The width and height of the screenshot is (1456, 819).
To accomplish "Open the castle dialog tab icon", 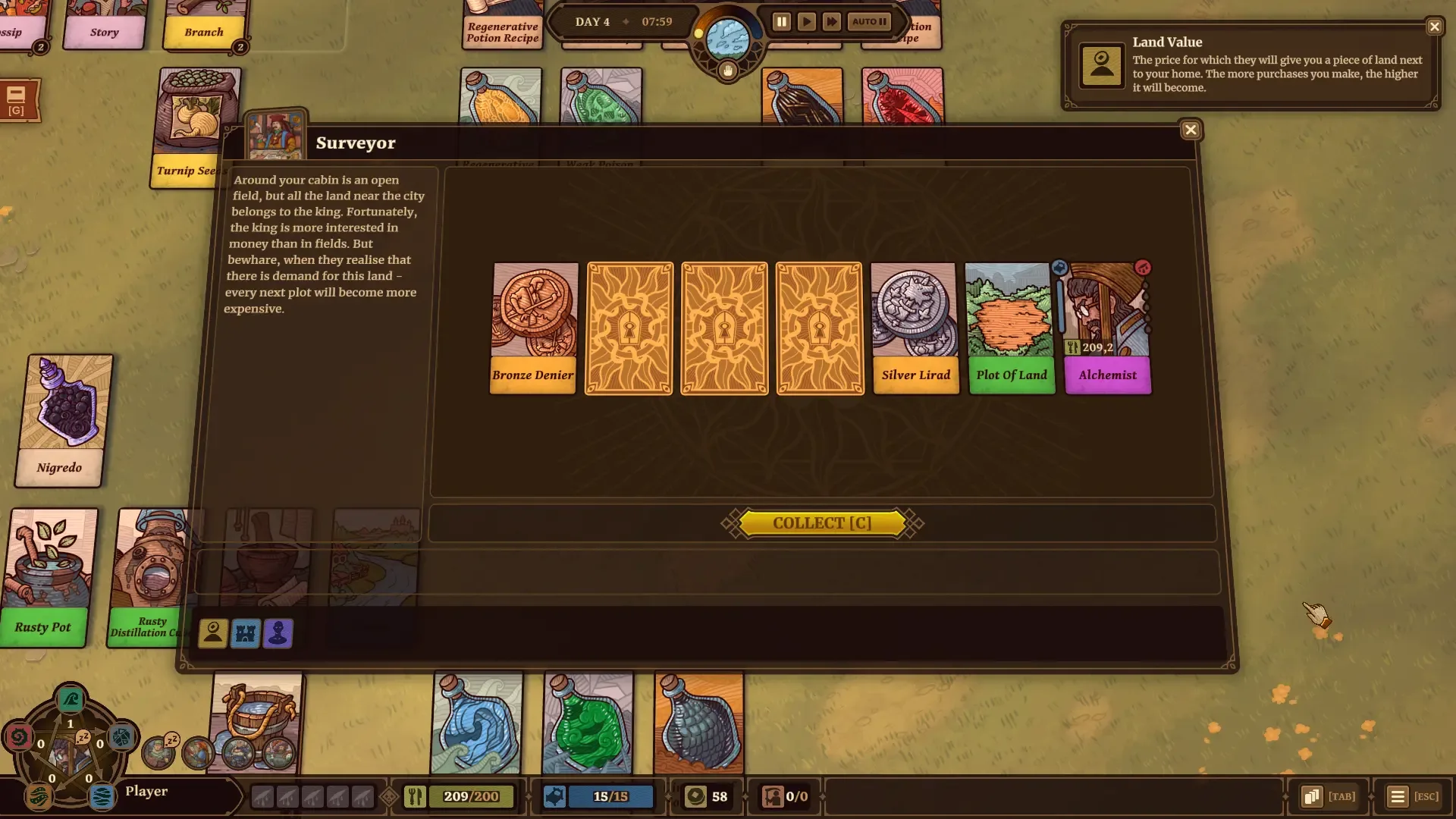I will tap(245, 633).
